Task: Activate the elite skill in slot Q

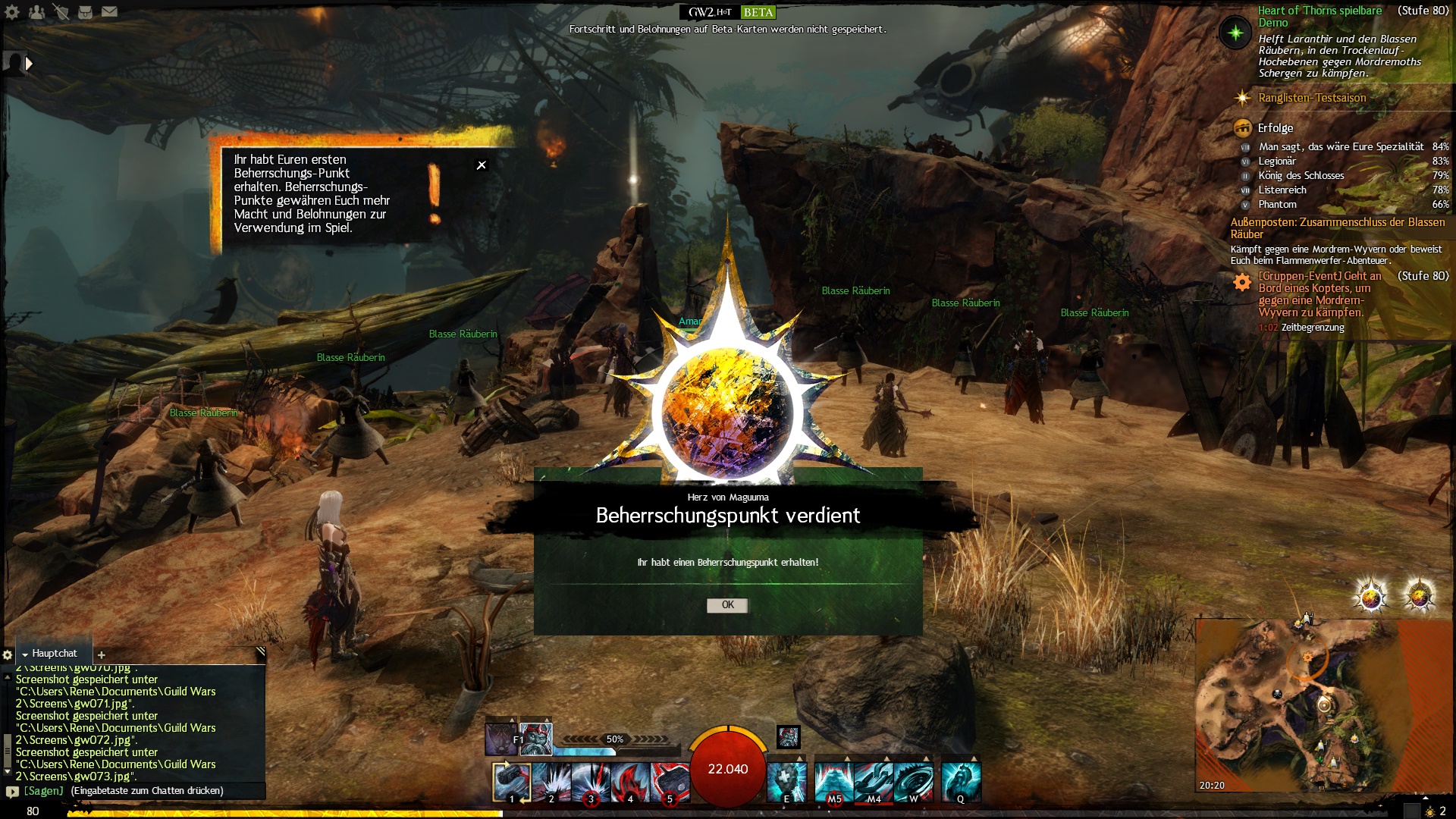Action: [961, 782]
